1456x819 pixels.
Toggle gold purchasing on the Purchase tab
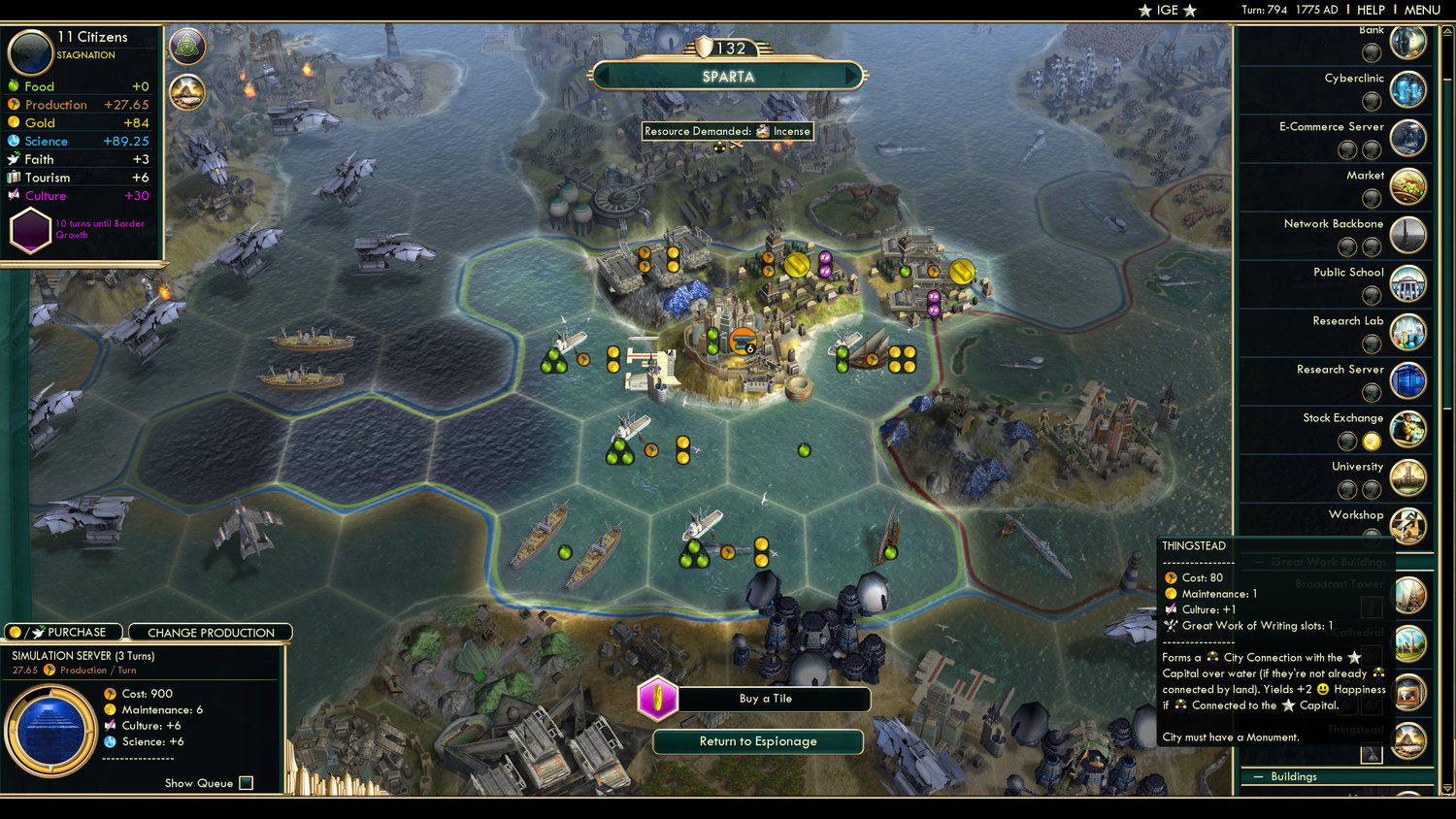pos(16,632)
